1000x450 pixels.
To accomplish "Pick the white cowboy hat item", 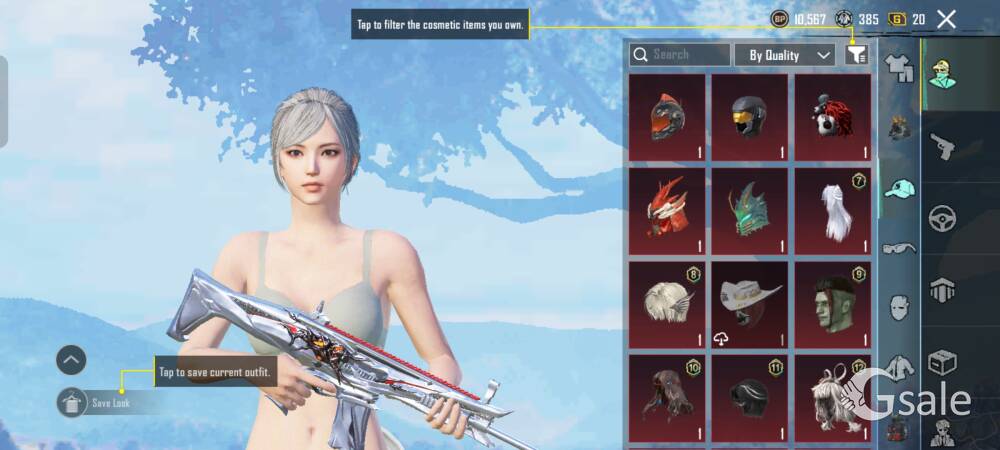I will coord(749,304).
